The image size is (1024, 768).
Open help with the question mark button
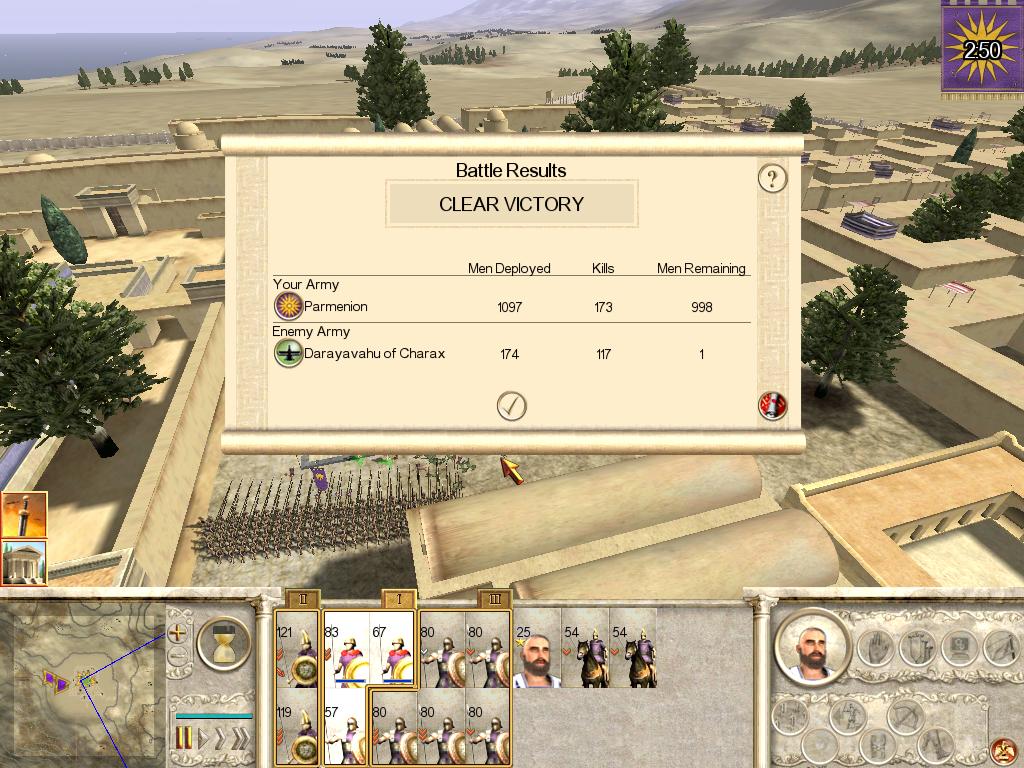point(772,179)
